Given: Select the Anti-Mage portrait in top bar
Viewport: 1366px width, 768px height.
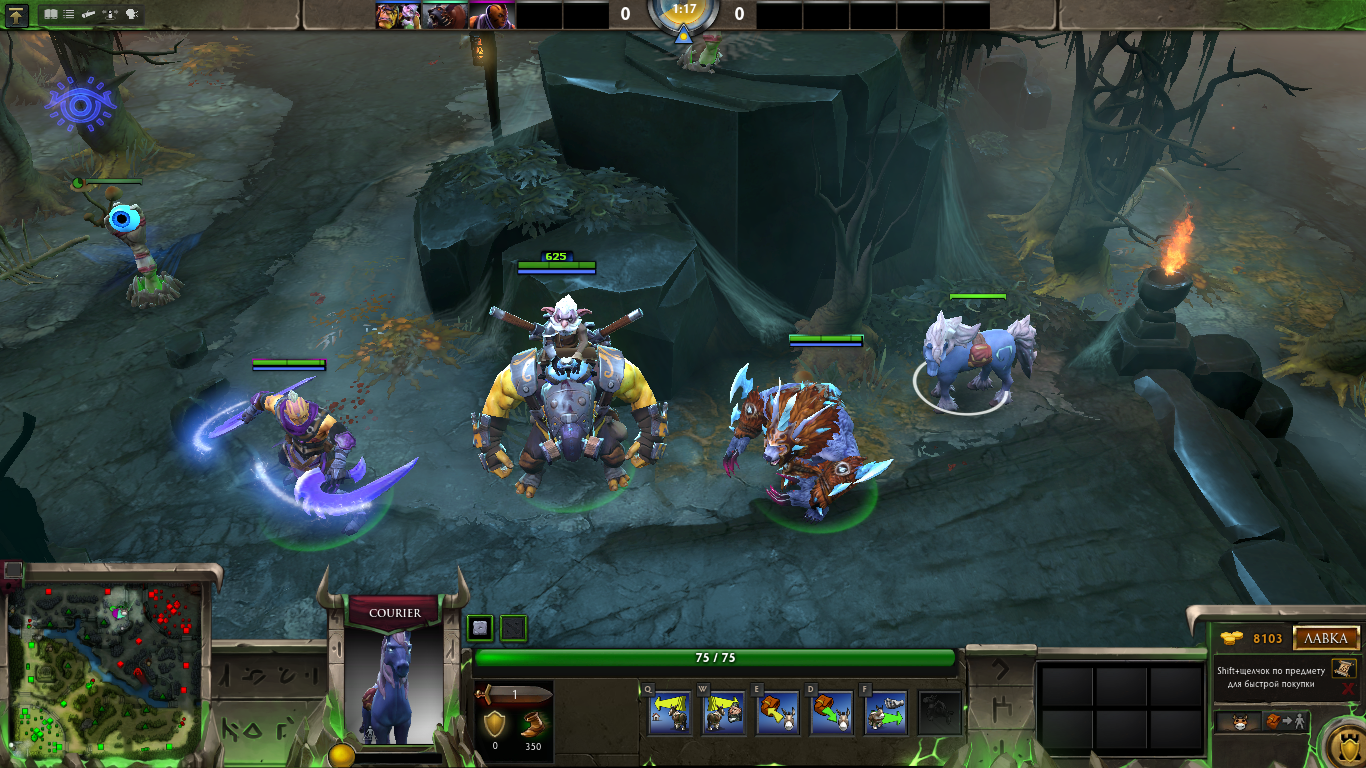Looking at the screenshot, I should pyautogui.click(x=490, y=15).
